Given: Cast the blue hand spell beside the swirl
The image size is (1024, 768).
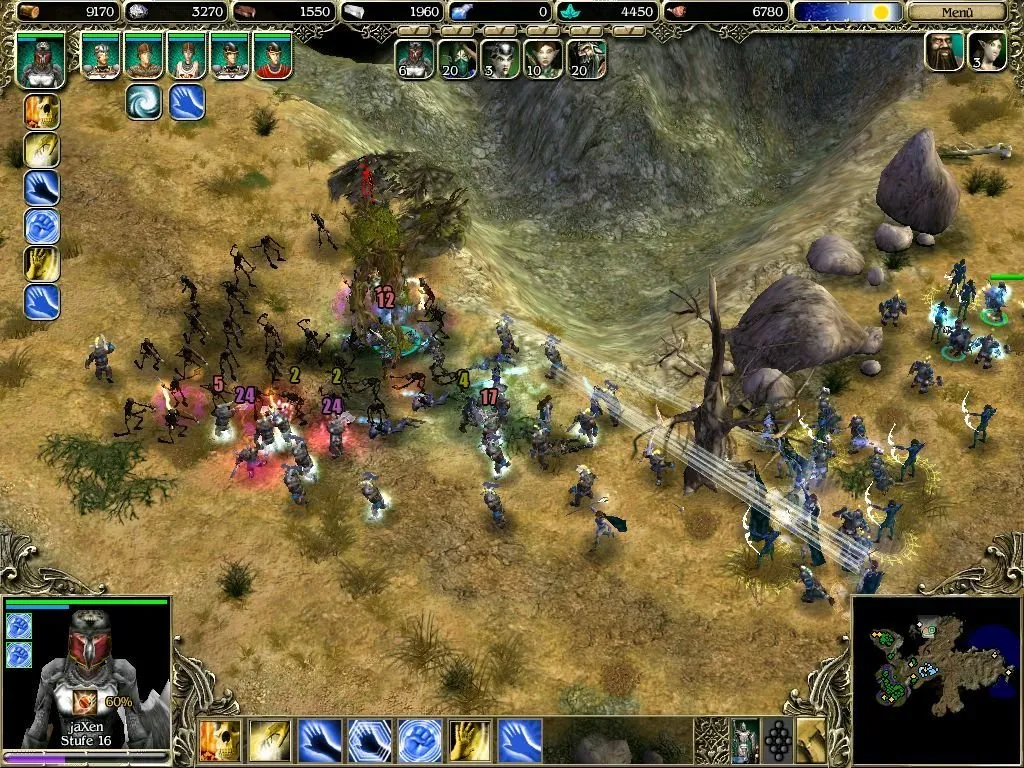Looking at the screenshot, I should coord(187,101).
